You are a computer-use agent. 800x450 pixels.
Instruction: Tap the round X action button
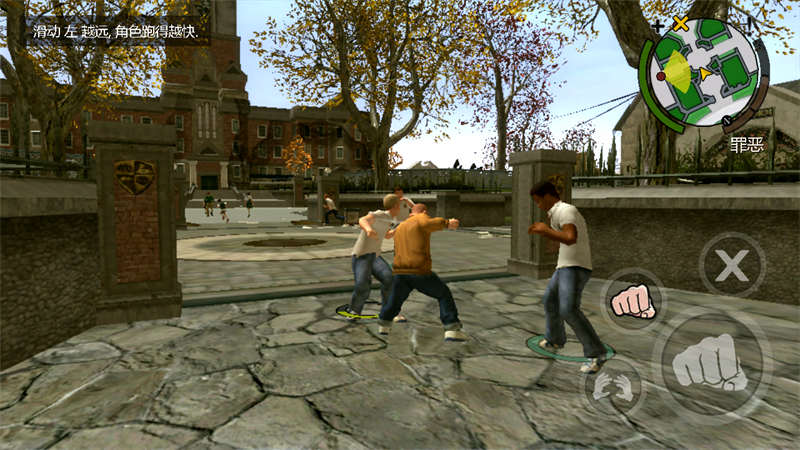pos(731,266)
